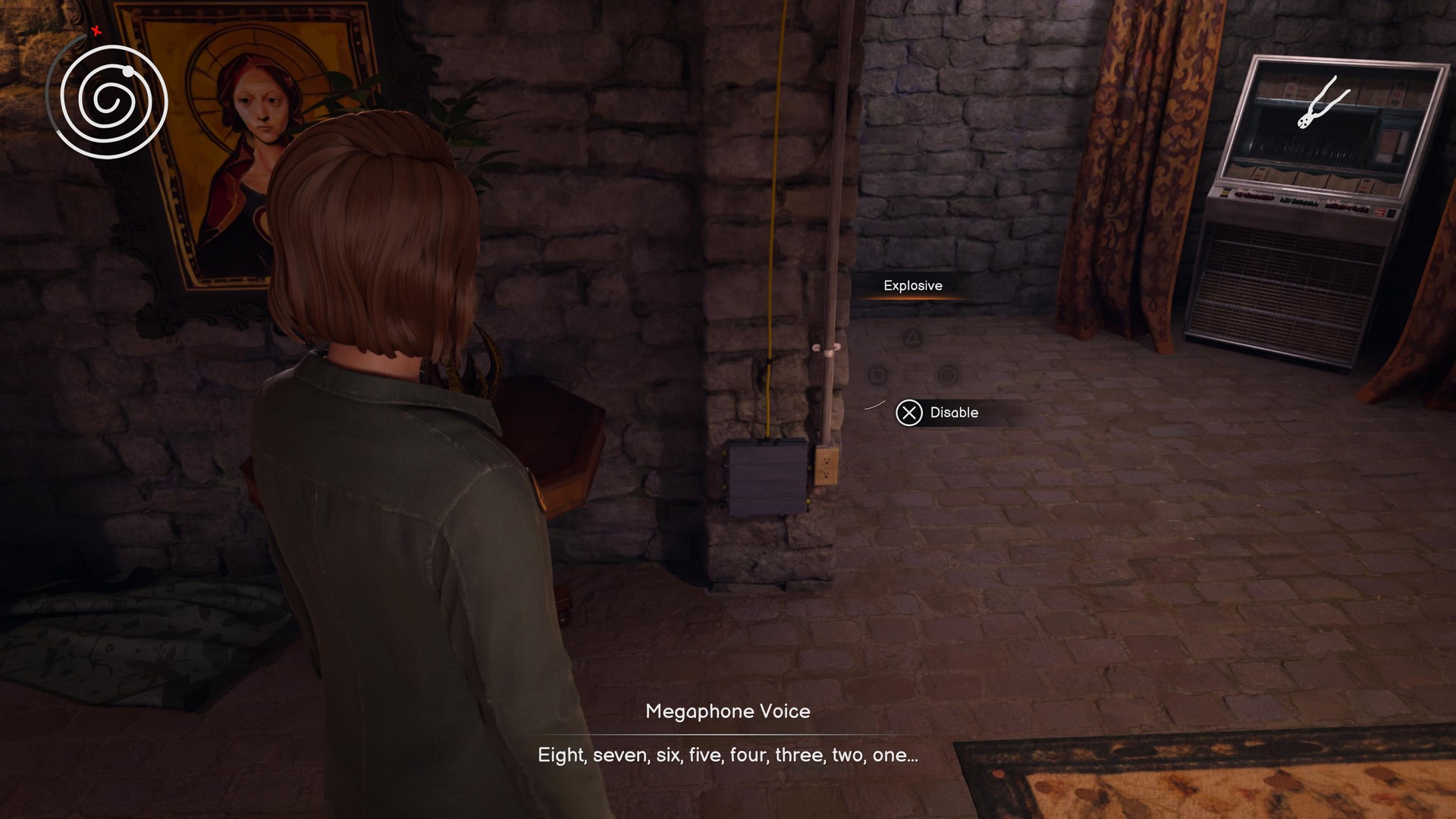
Task: Click the faded Square button icon
Action: [x=877, y=374]
